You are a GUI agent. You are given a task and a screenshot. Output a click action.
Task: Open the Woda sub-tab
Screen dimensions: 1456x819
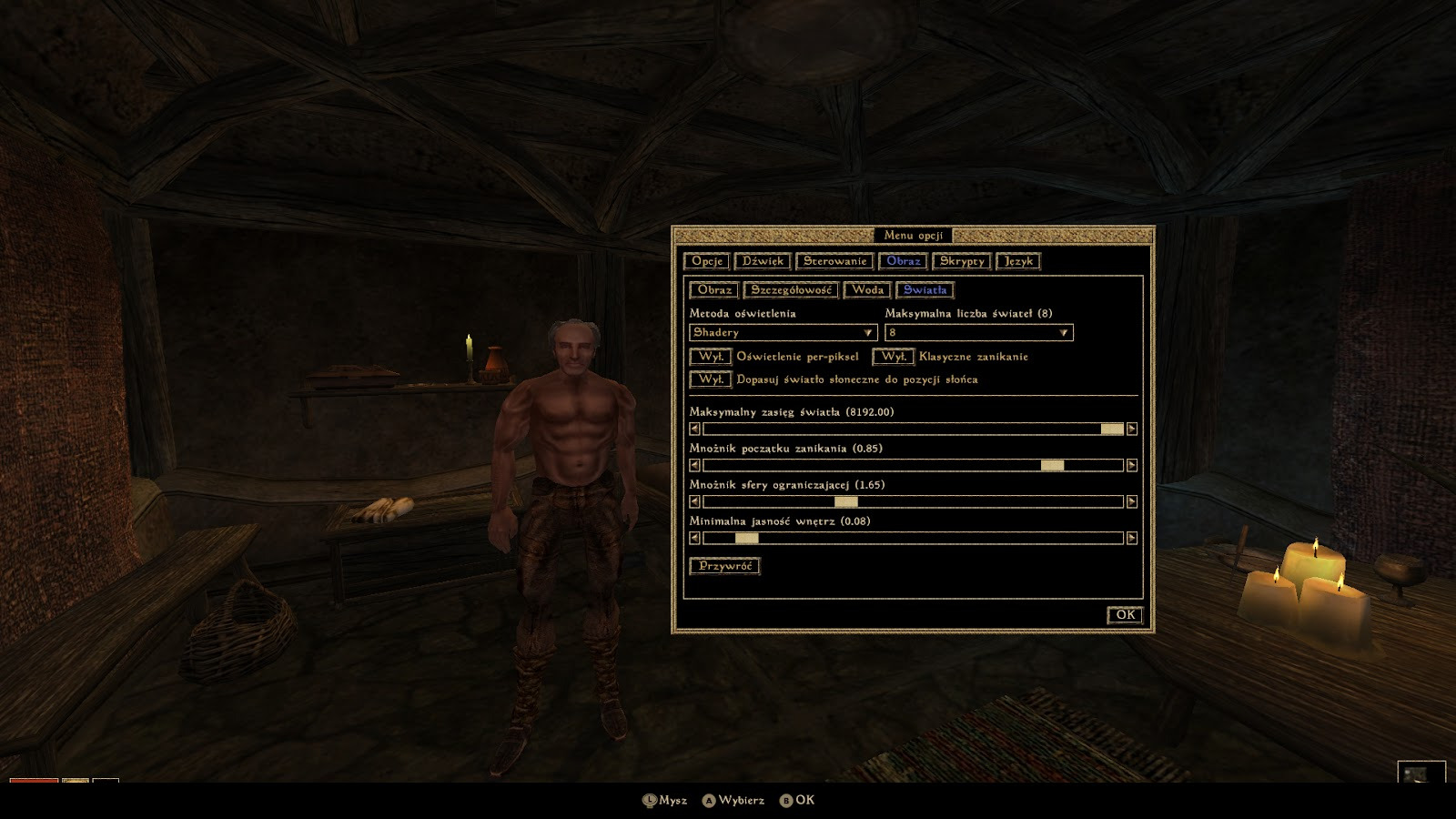pyautogui.click(x=867, y=290)
